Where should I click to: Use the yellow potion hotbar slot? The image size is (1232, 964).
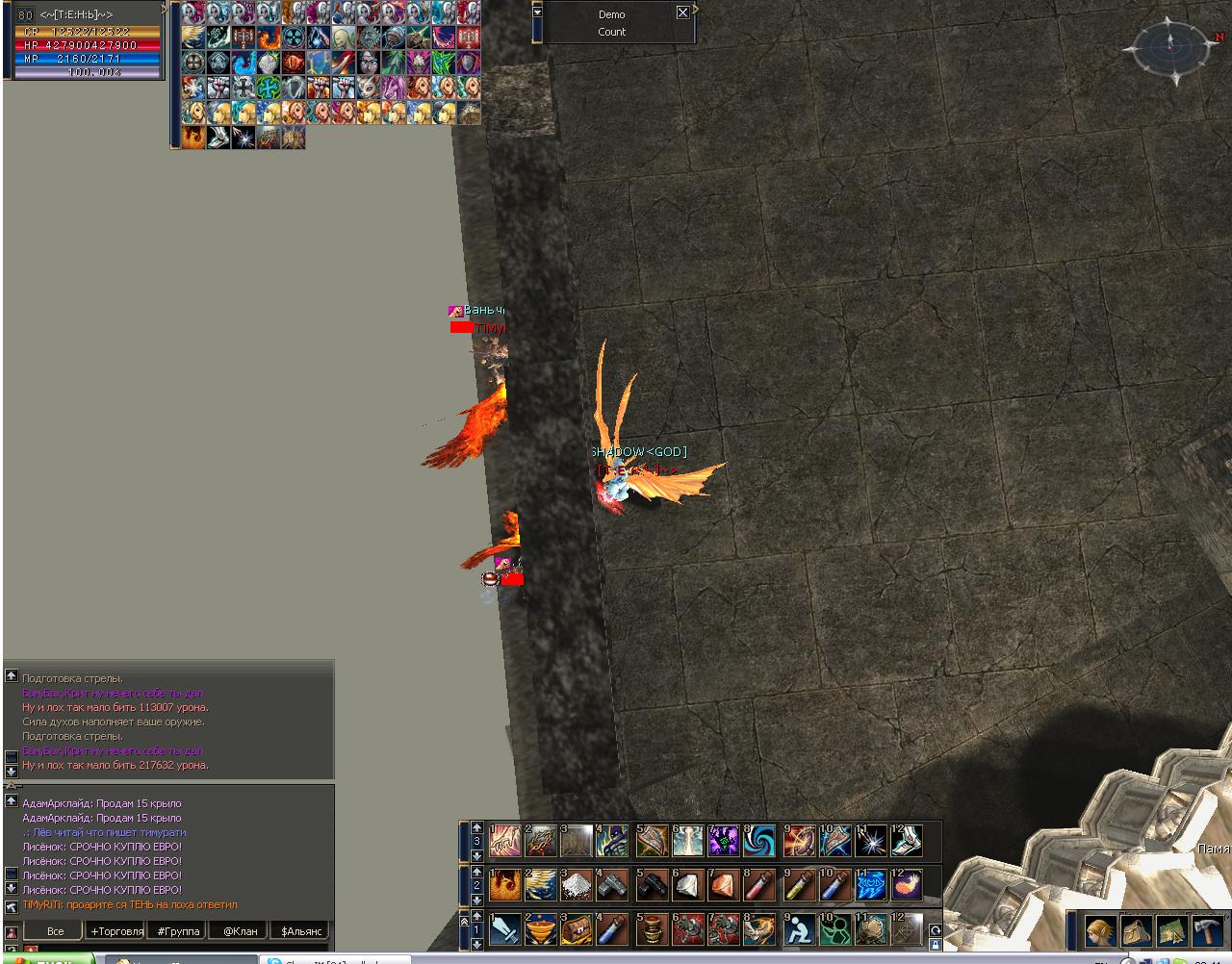point(799,885)
